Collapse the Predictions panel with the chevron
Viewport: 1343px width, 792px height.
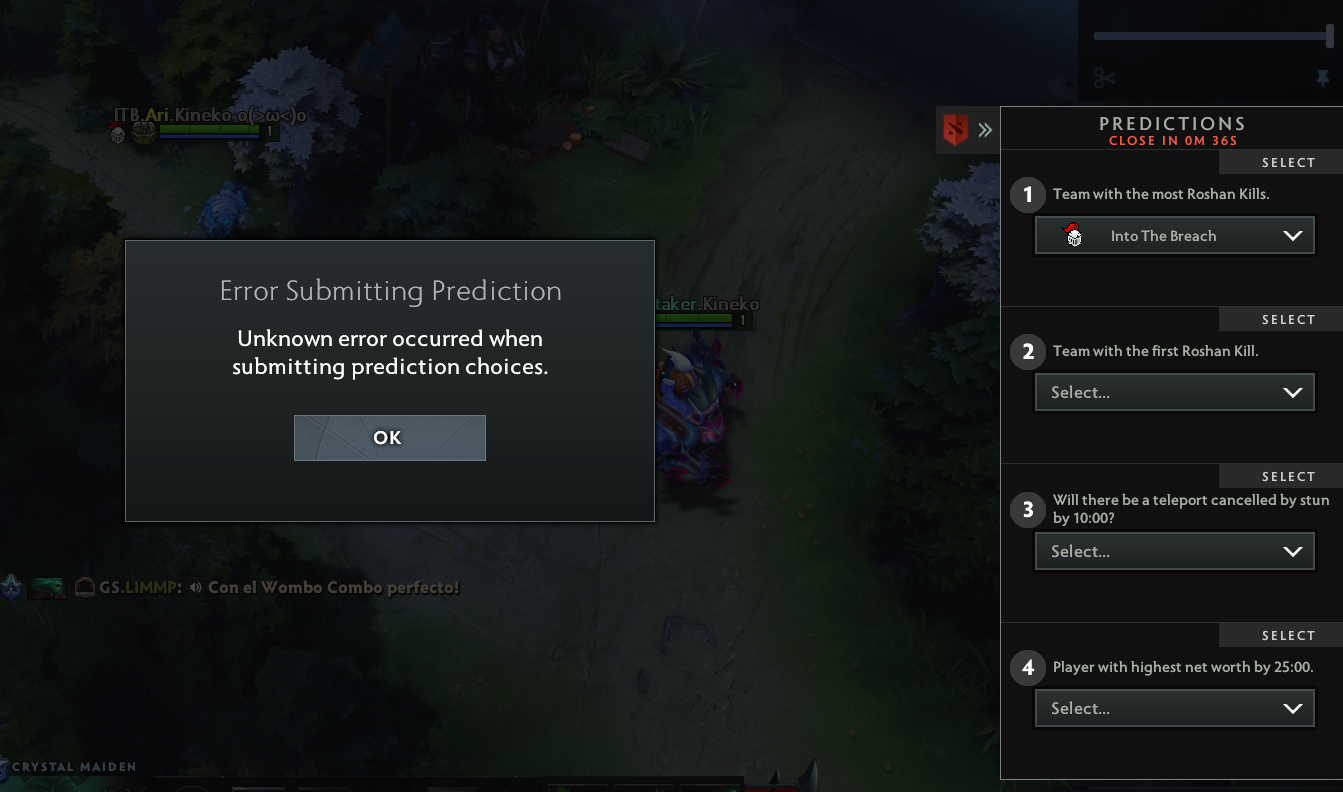(x=985, y=129)
